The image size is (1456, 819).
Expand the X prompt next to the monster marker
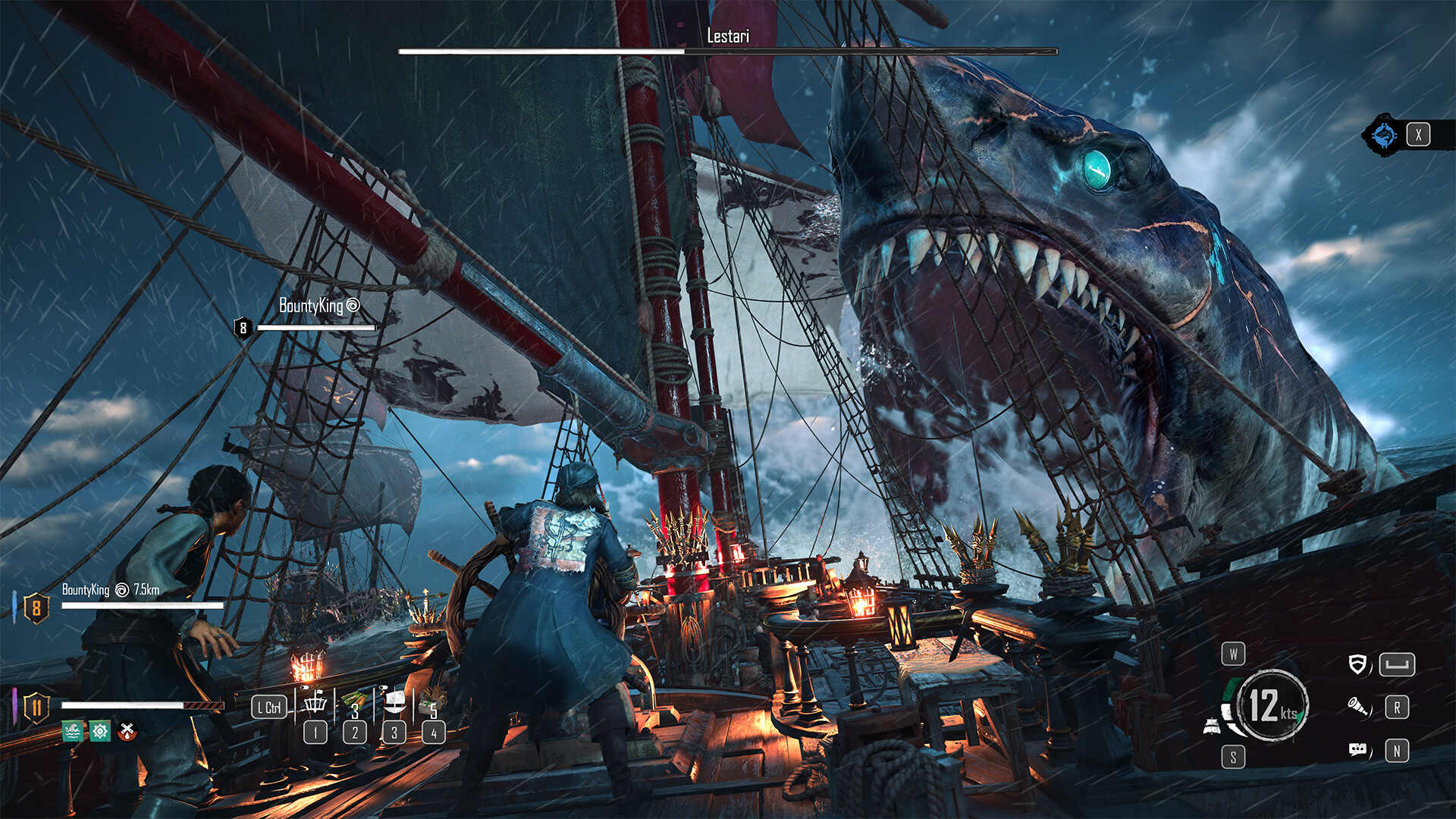[1417, 134]
